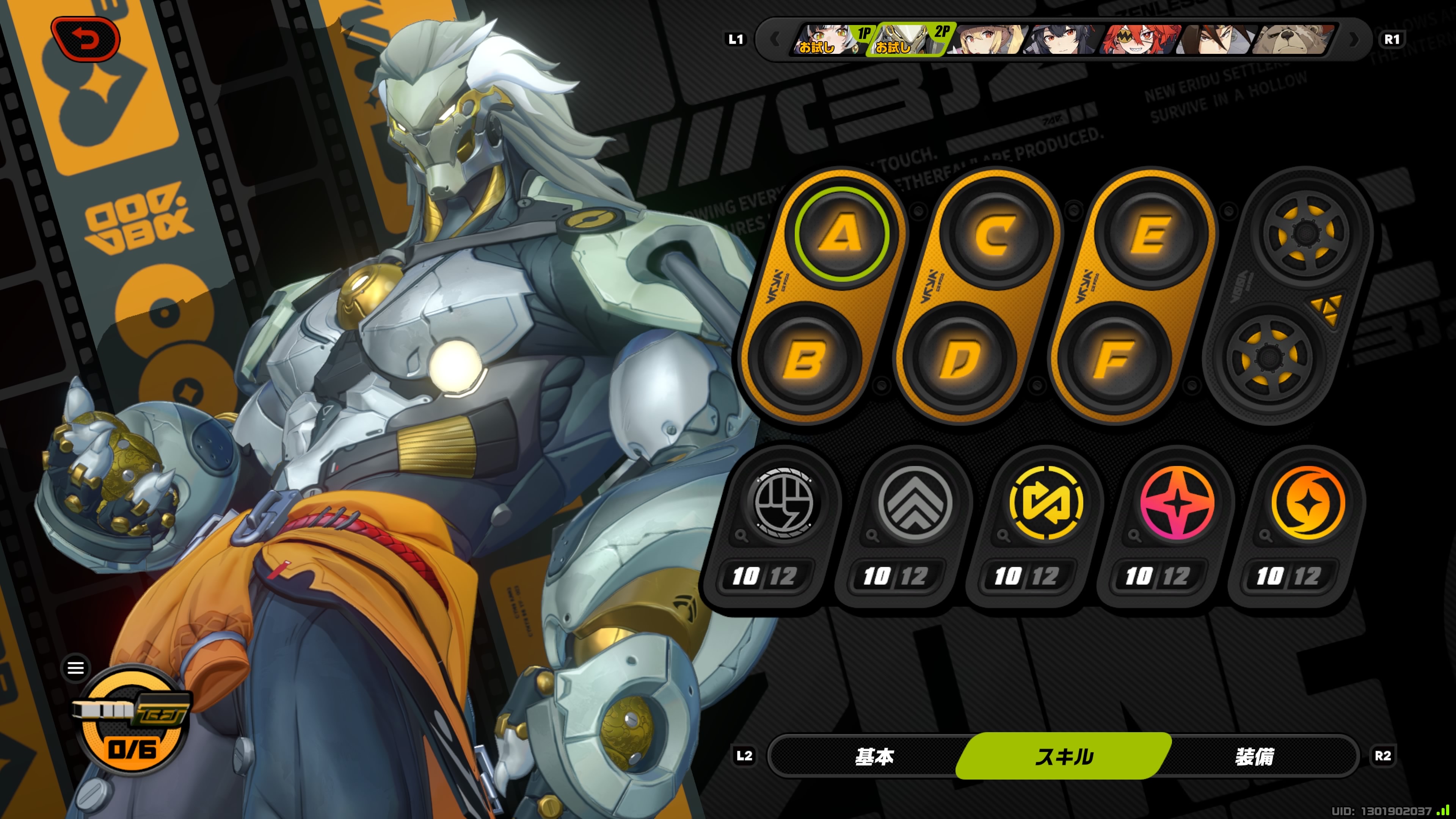Open the fist basic attack skill
This screenshot has width=1456, height=819.
tap(783, 502)
